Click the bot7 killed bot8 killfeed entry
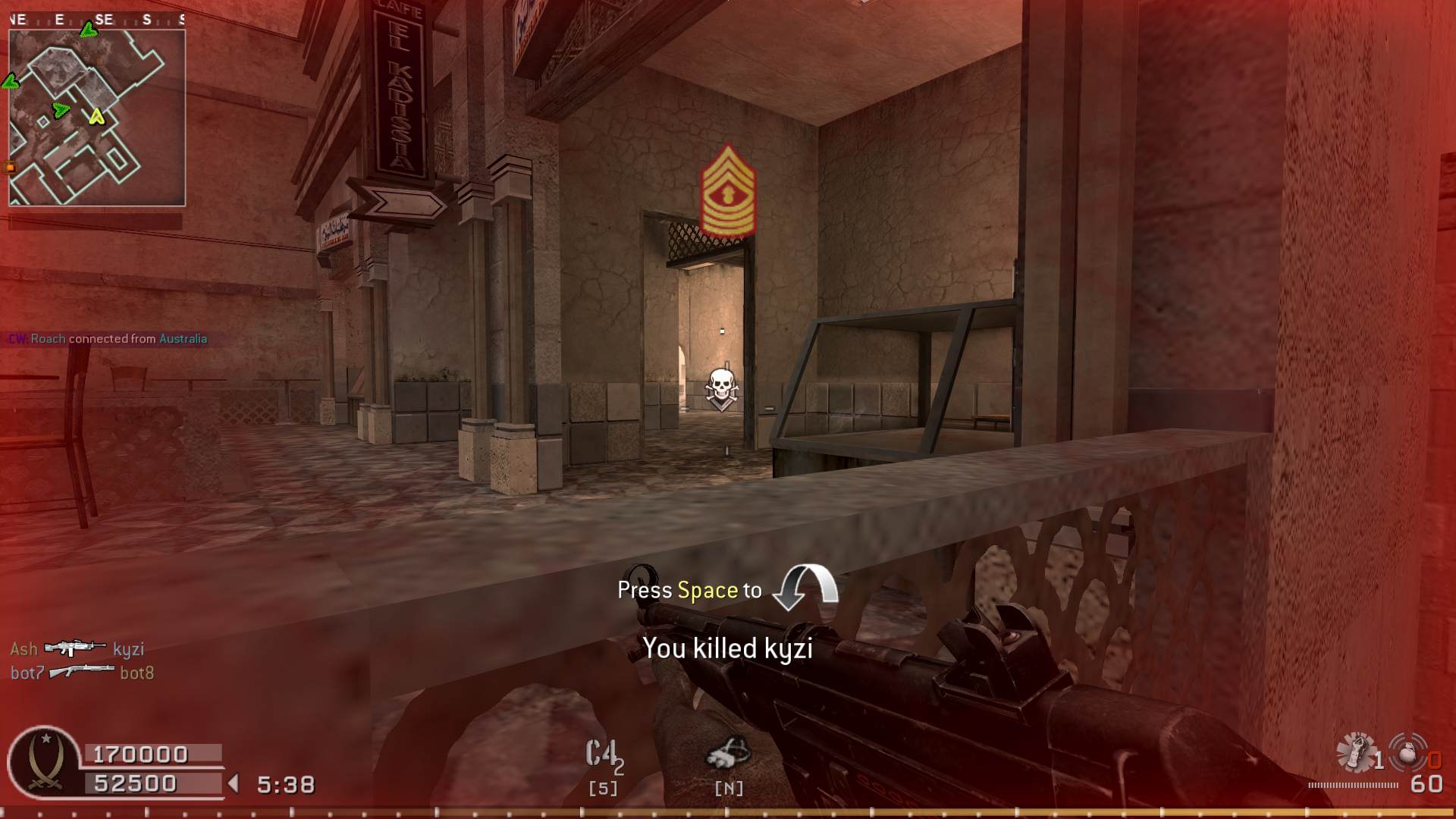The image size is (1456, 819). click(82, 673)
